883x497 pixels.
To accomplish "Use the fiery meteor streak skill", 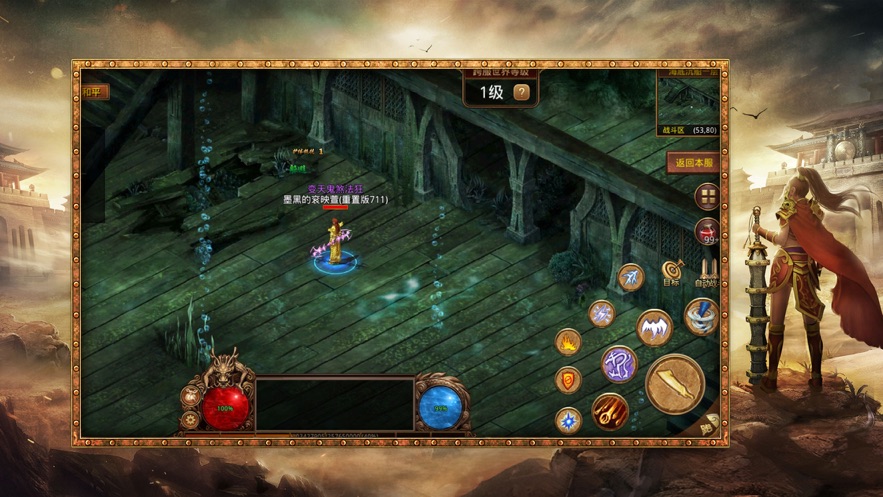I will [x=609, y=410].
